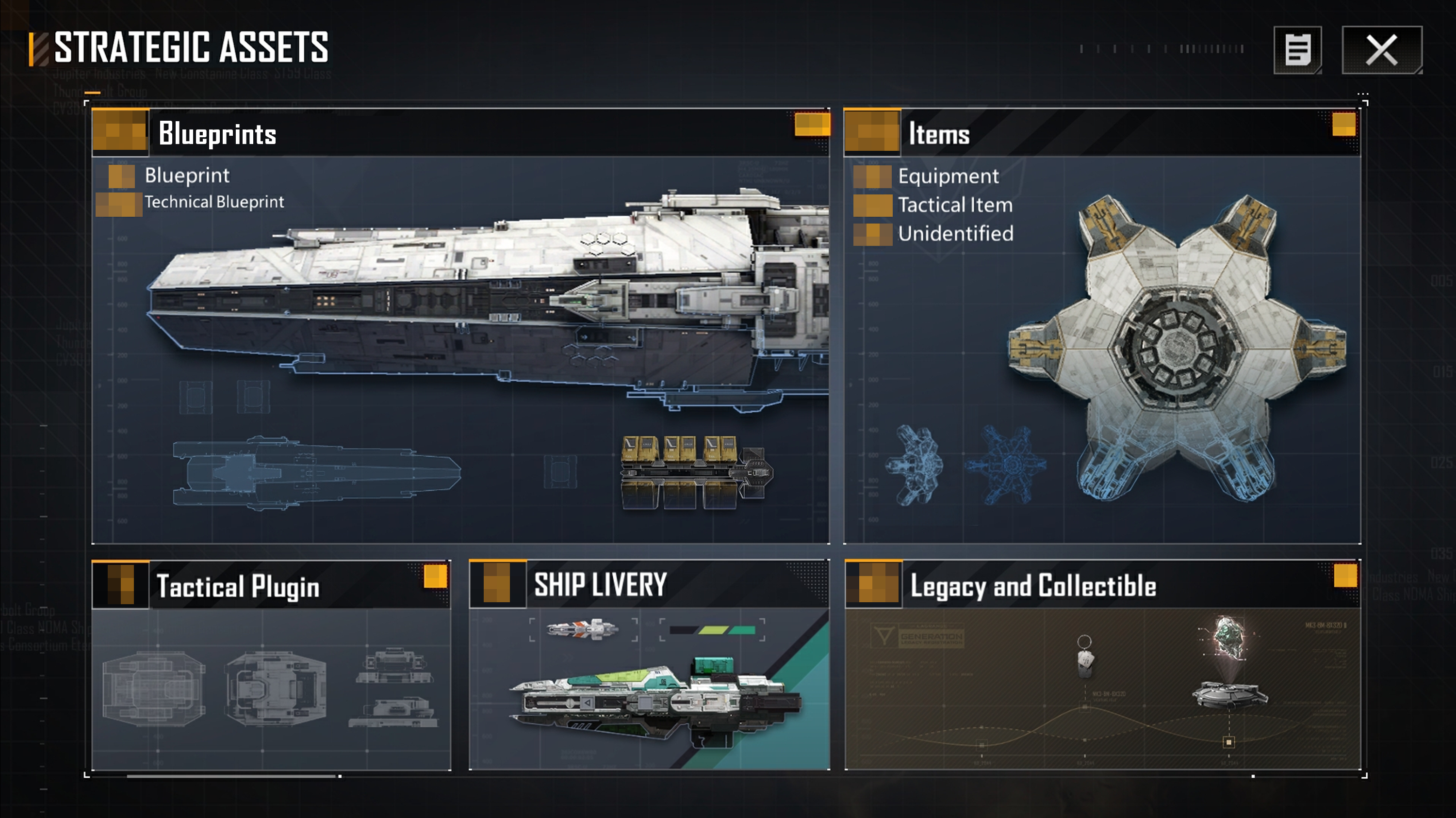Select the Equipment entry
The width and height of the screenshot is (1456, 818).
(948, 176)
